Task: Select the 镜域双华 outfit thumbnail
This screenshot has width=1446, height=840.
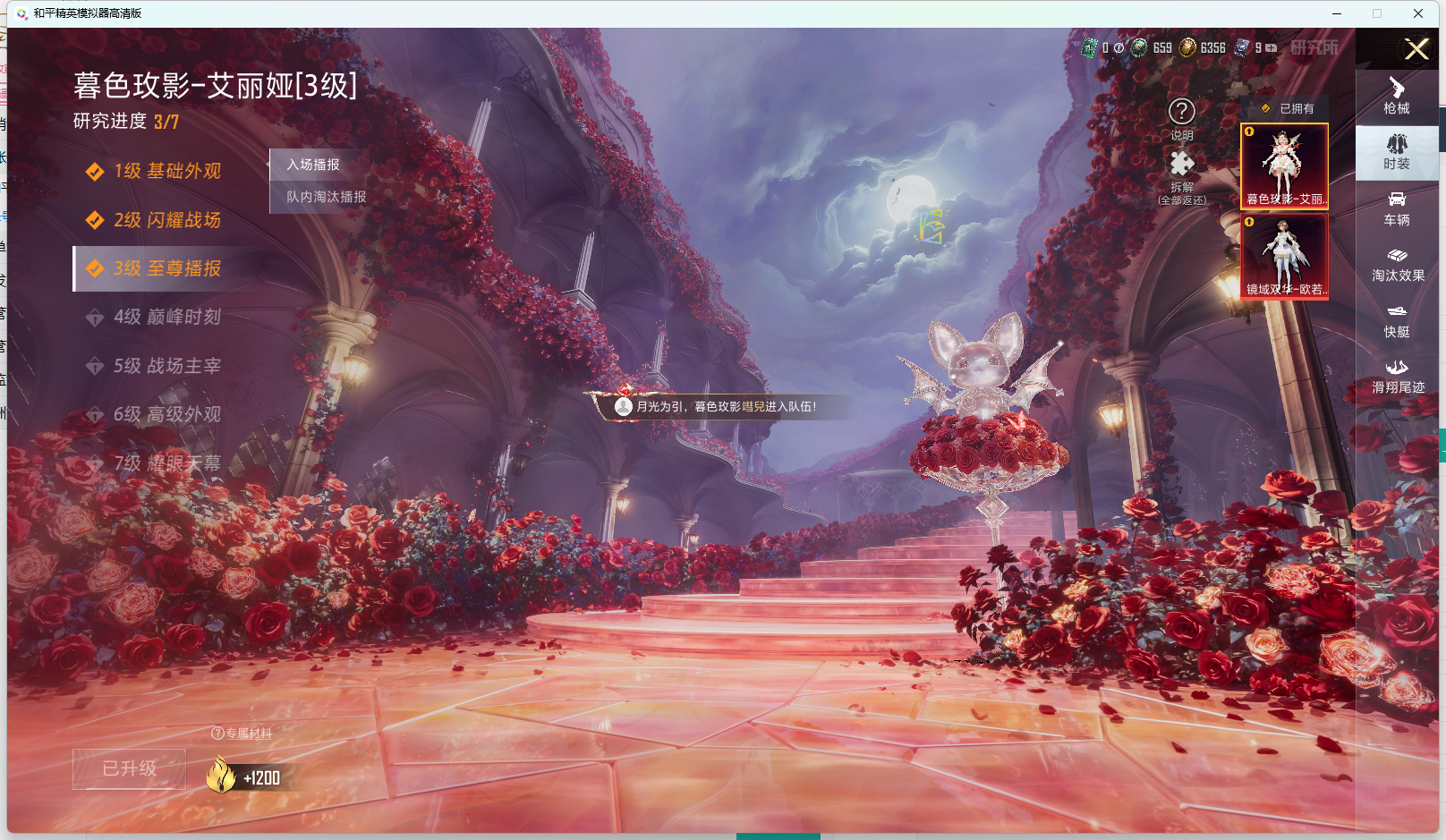Action: click(1284, 257)
